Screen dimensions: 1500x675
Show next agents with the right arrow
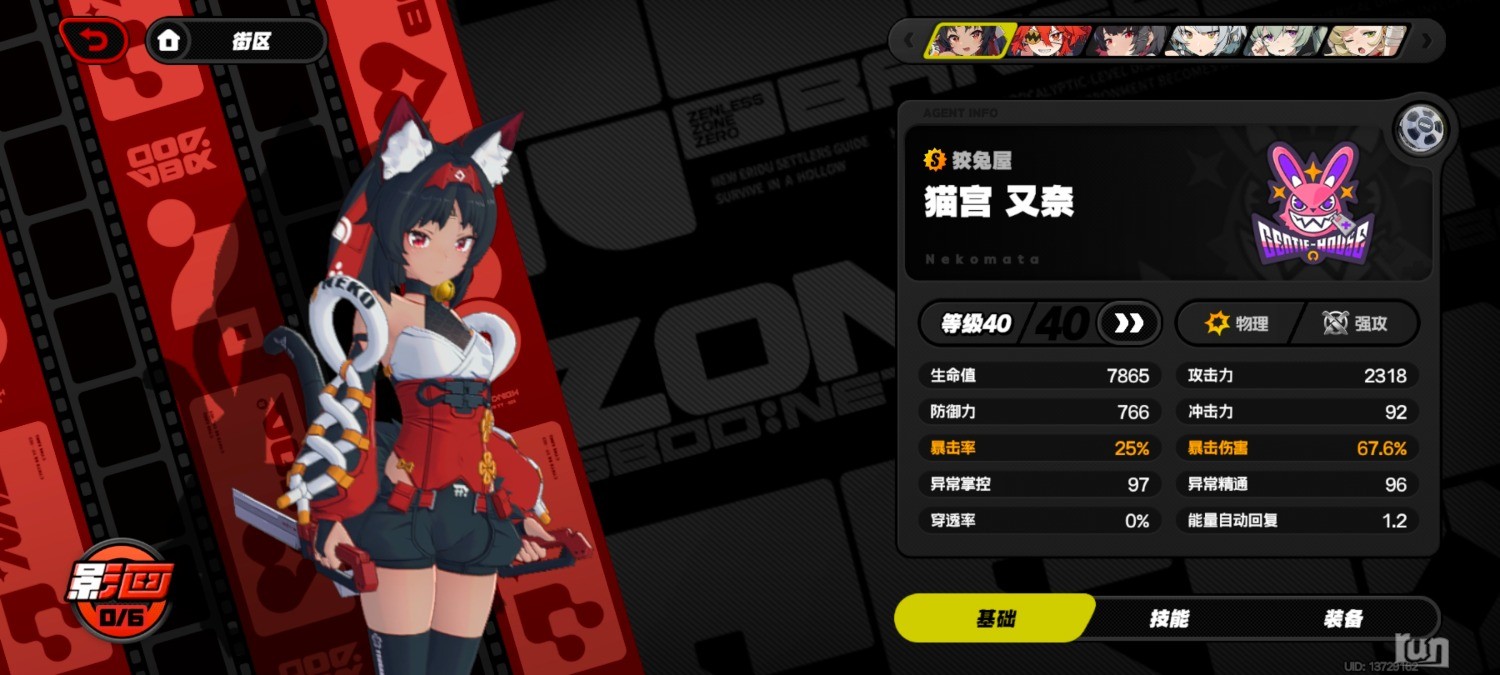[1427, 41]
